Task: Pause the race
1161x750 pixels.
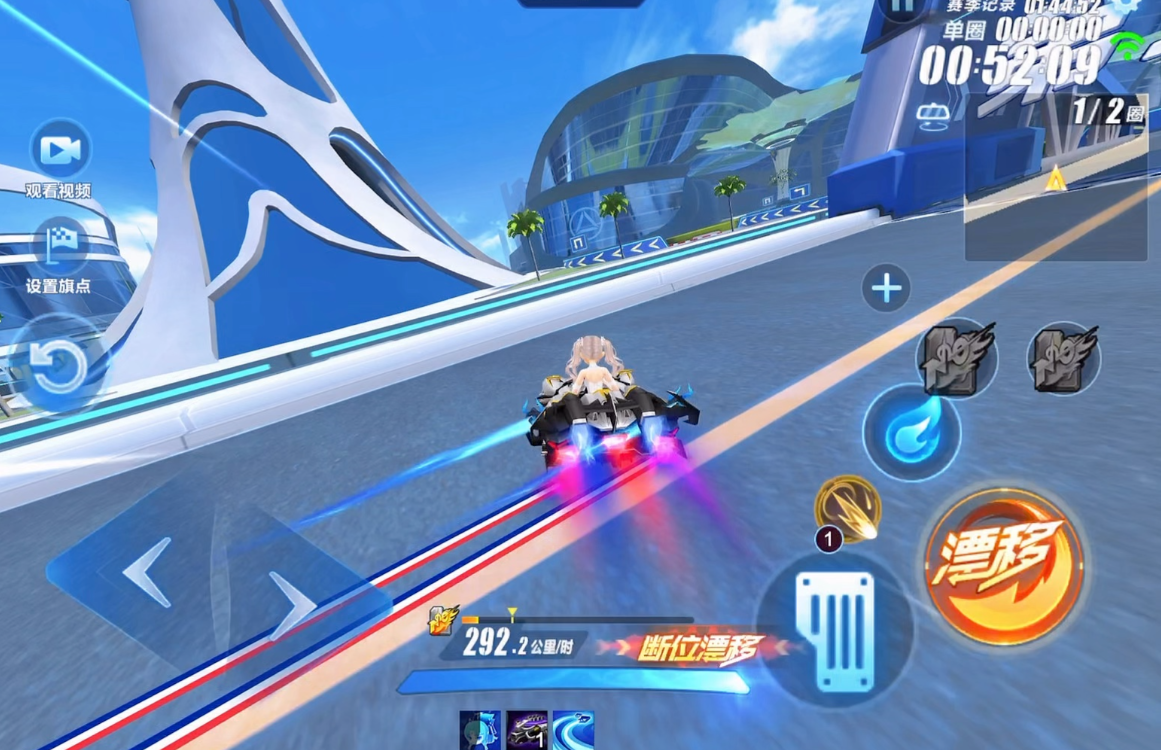Action: 903,8
